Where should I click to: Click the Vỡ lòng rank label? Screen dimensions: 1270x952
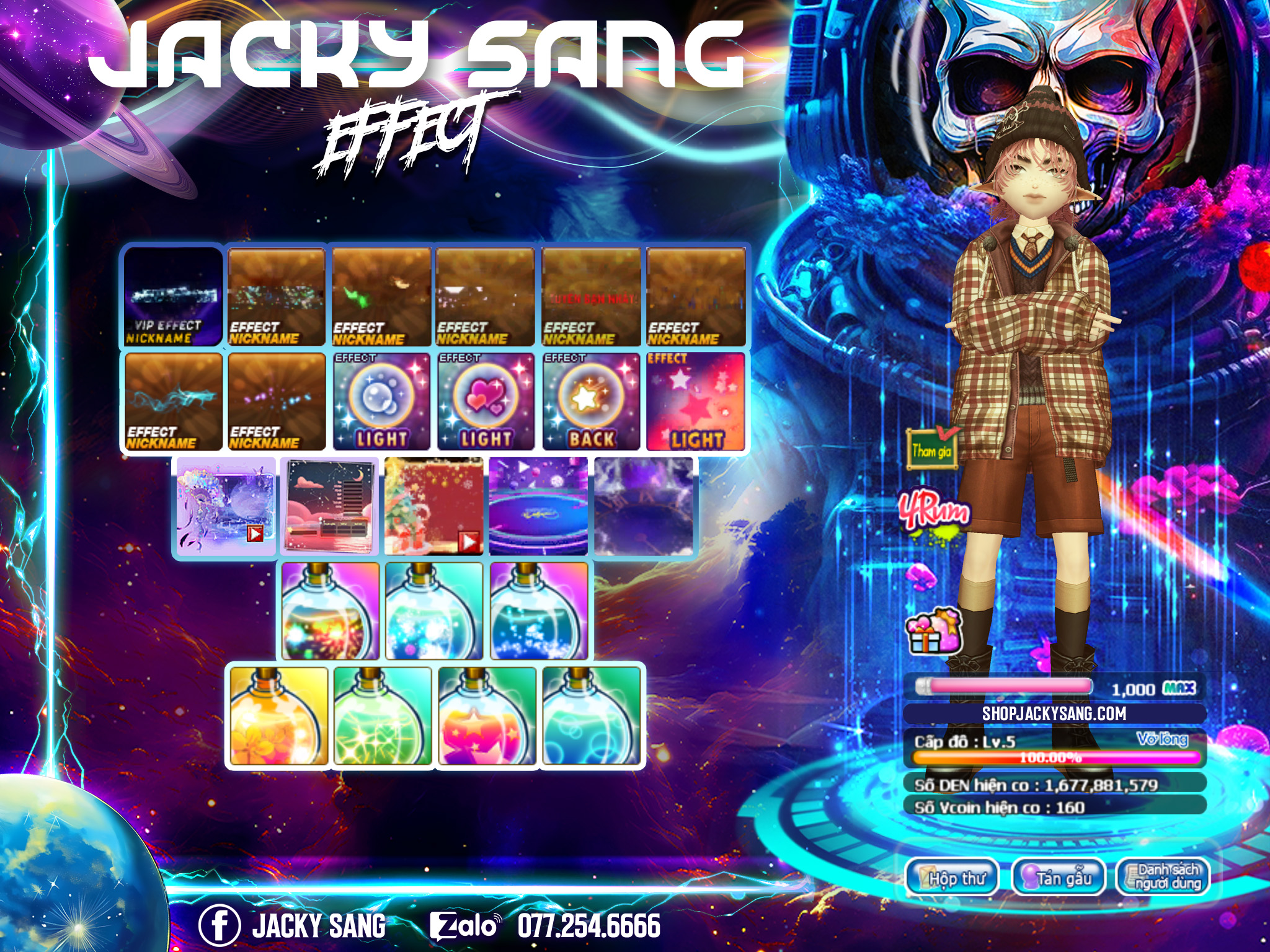[1161, 739]
